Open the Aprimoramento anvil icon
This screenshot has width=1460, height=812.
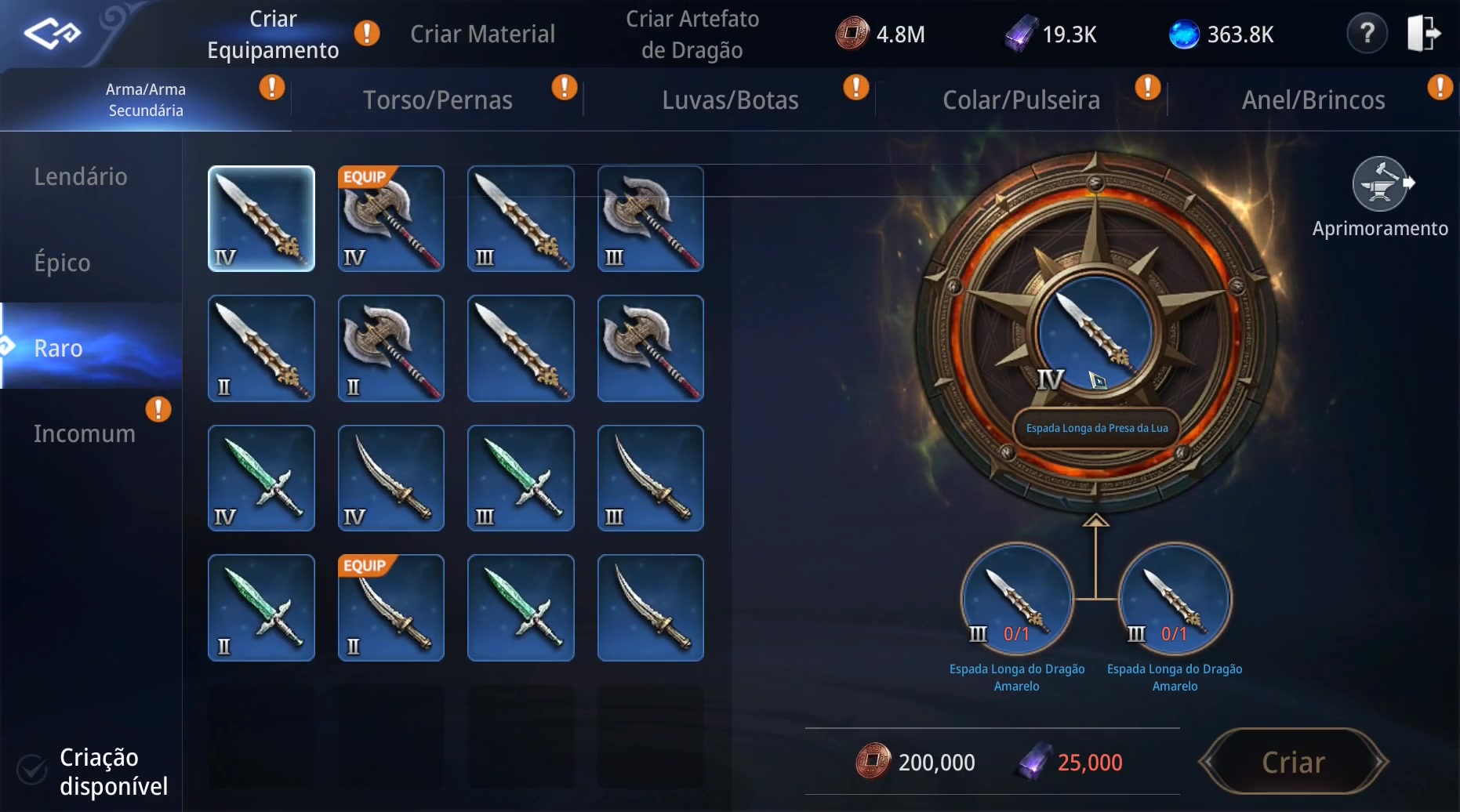[1380, 185]
